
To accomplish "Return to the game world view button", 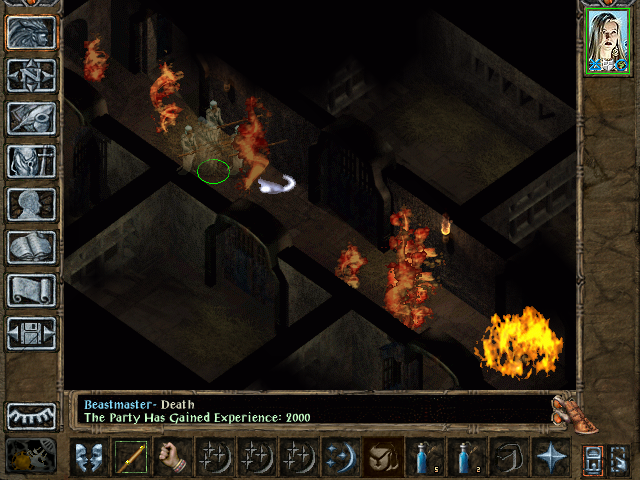I will pyautogui.click(x=31, y=33).
